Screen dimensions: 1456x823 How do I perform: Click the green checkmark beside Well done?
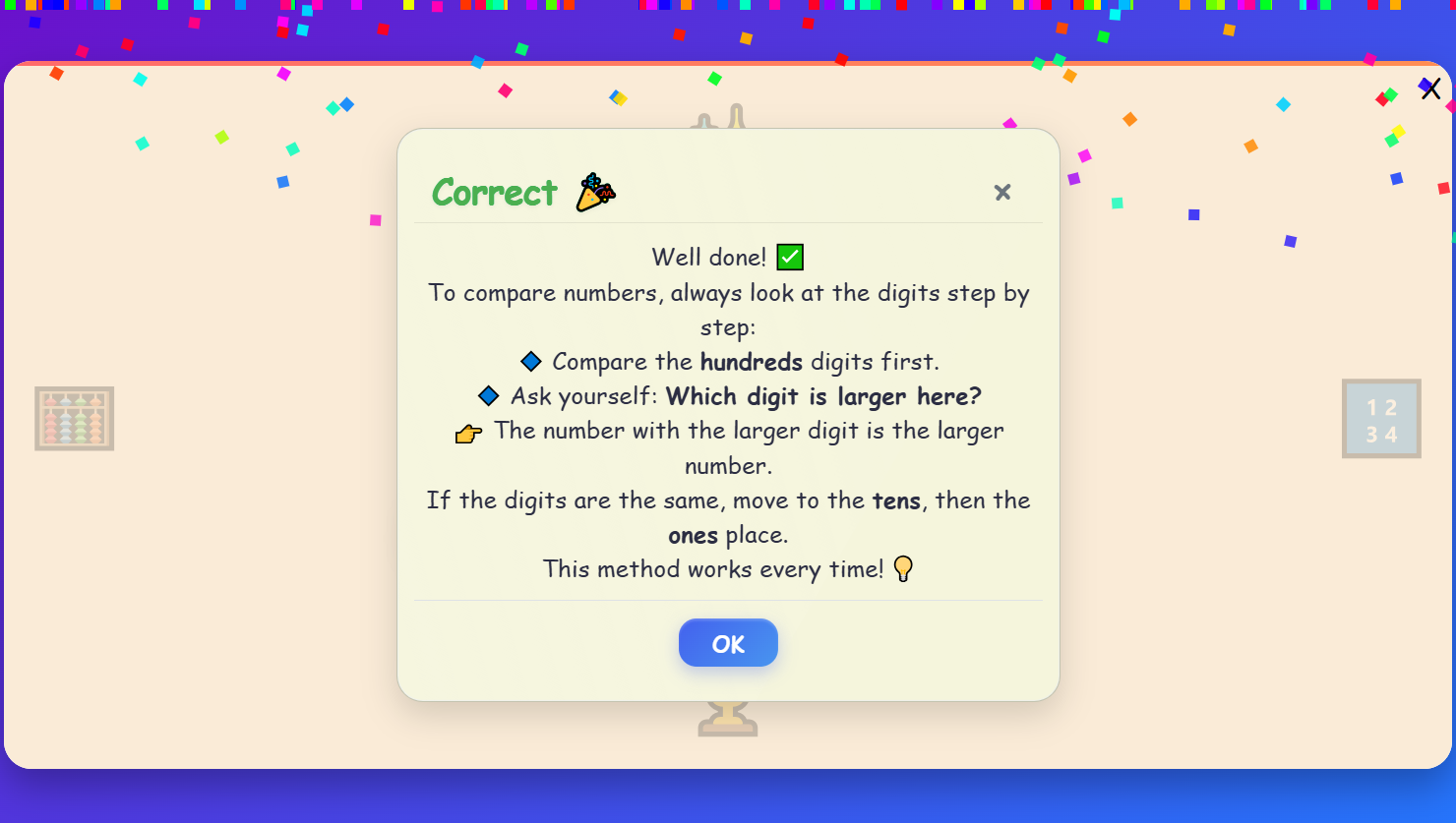790,257
